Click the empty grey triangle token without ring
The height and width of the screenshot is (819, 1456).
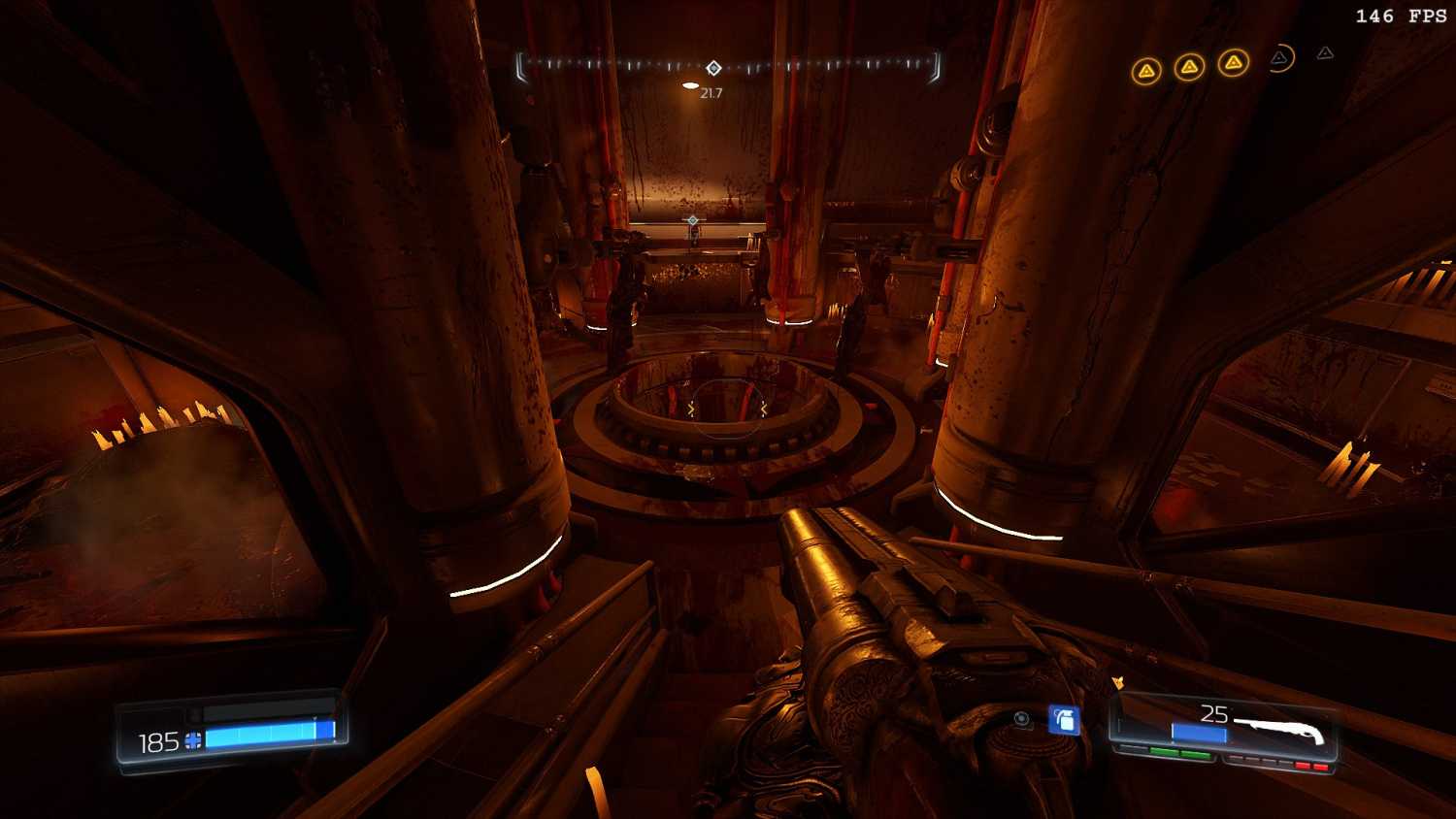coord(1325,53)
